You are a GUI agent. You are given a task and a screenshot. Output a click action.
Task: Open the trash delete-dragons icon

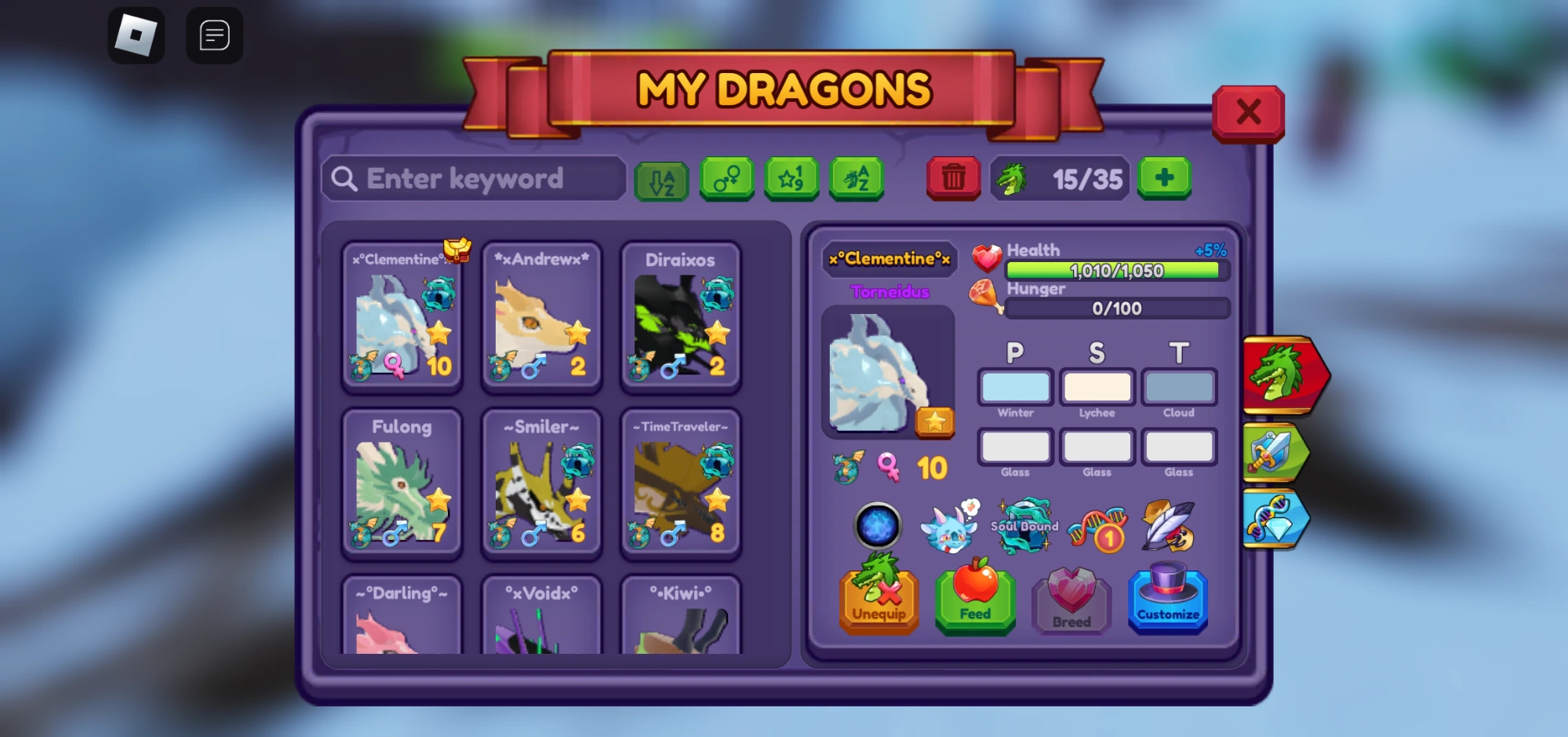pyautogui.click(x=953, y=179)
